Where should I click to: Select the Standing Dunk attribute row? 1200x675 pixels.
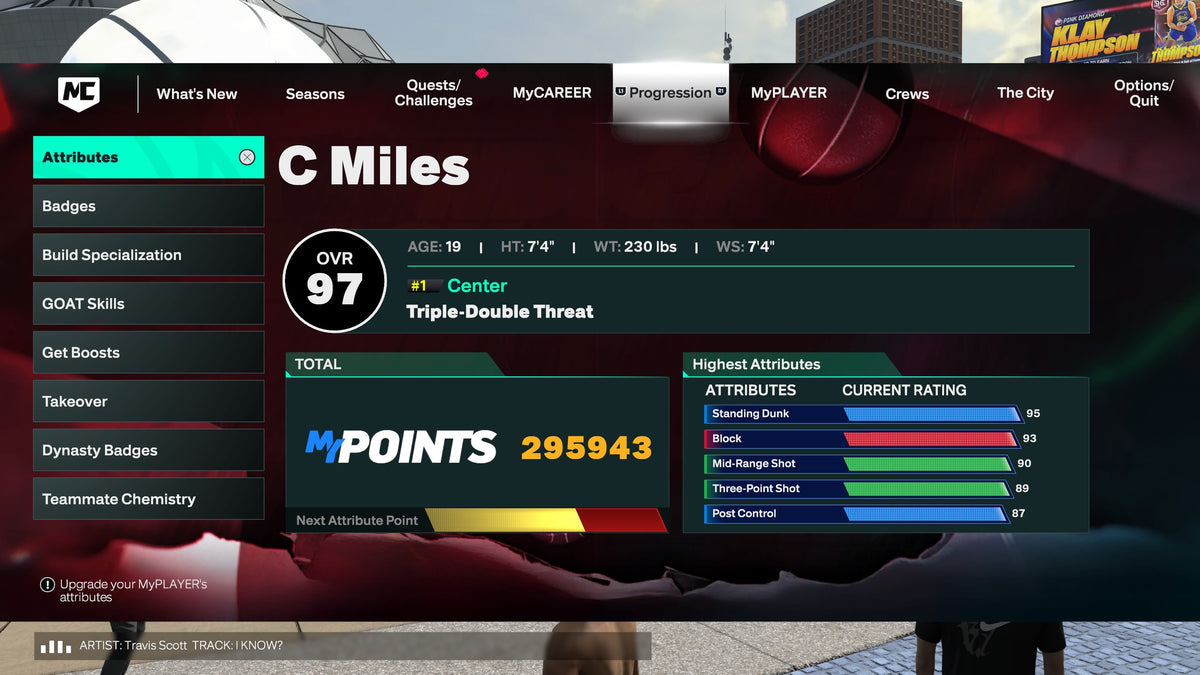point(863,414)
